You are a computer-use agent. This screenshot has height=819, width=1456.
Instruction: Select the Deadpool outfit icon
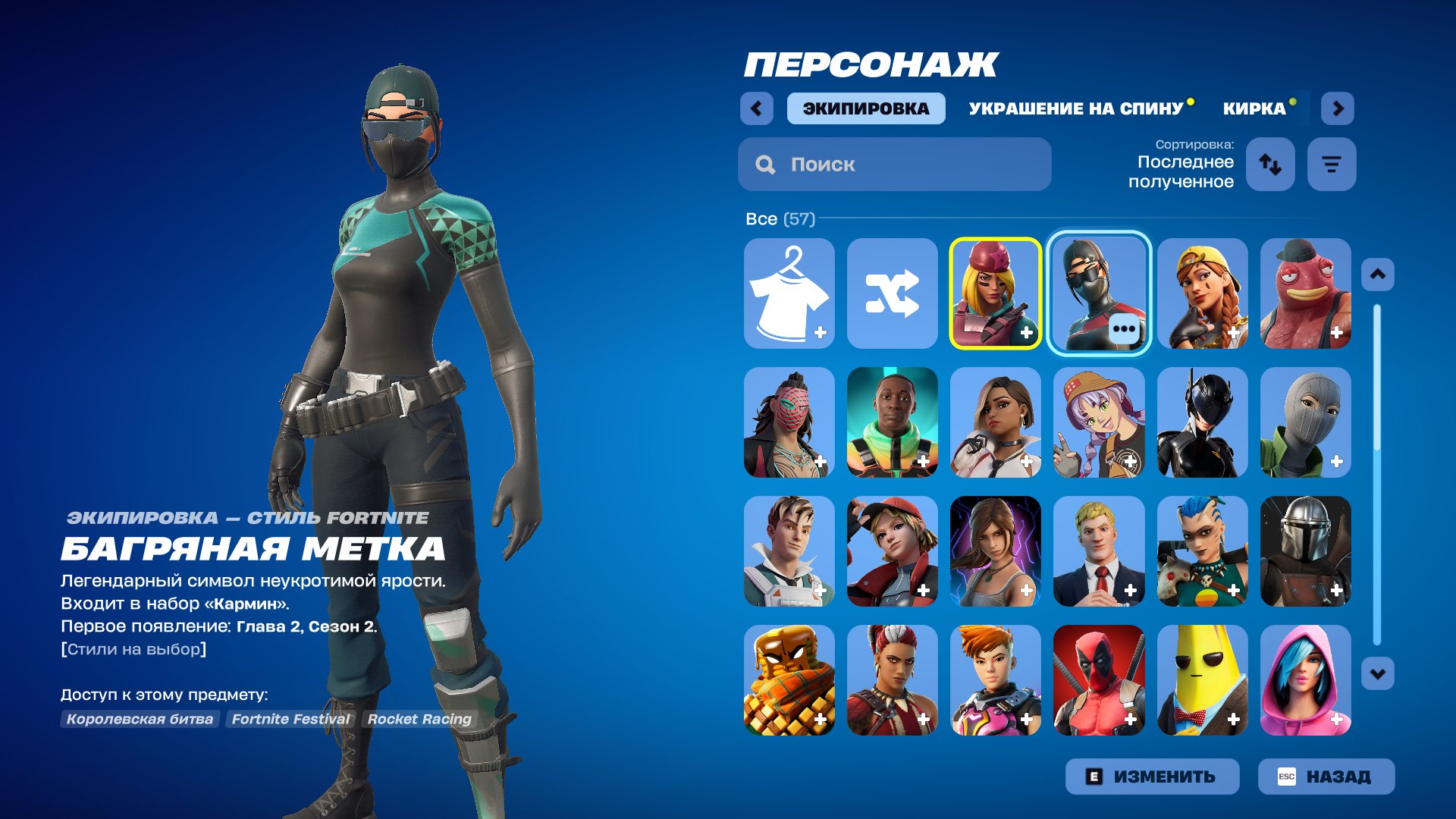click(x=1099, y=681)
